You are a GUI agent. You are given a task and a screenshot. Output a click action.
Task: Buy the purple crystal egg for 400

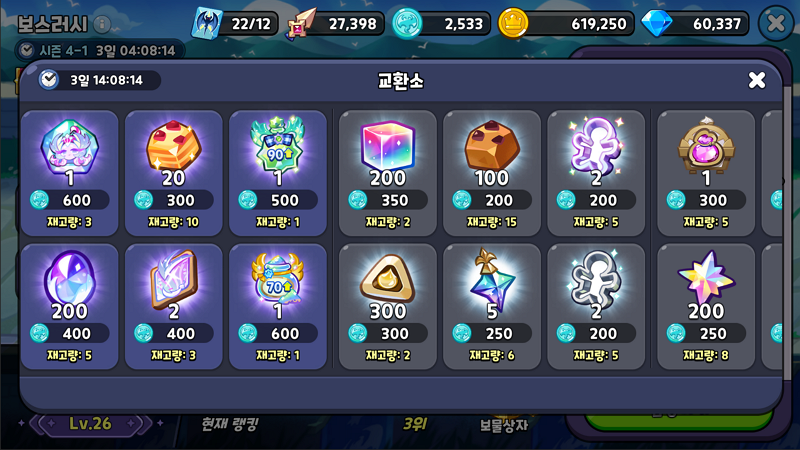(70, 300)
